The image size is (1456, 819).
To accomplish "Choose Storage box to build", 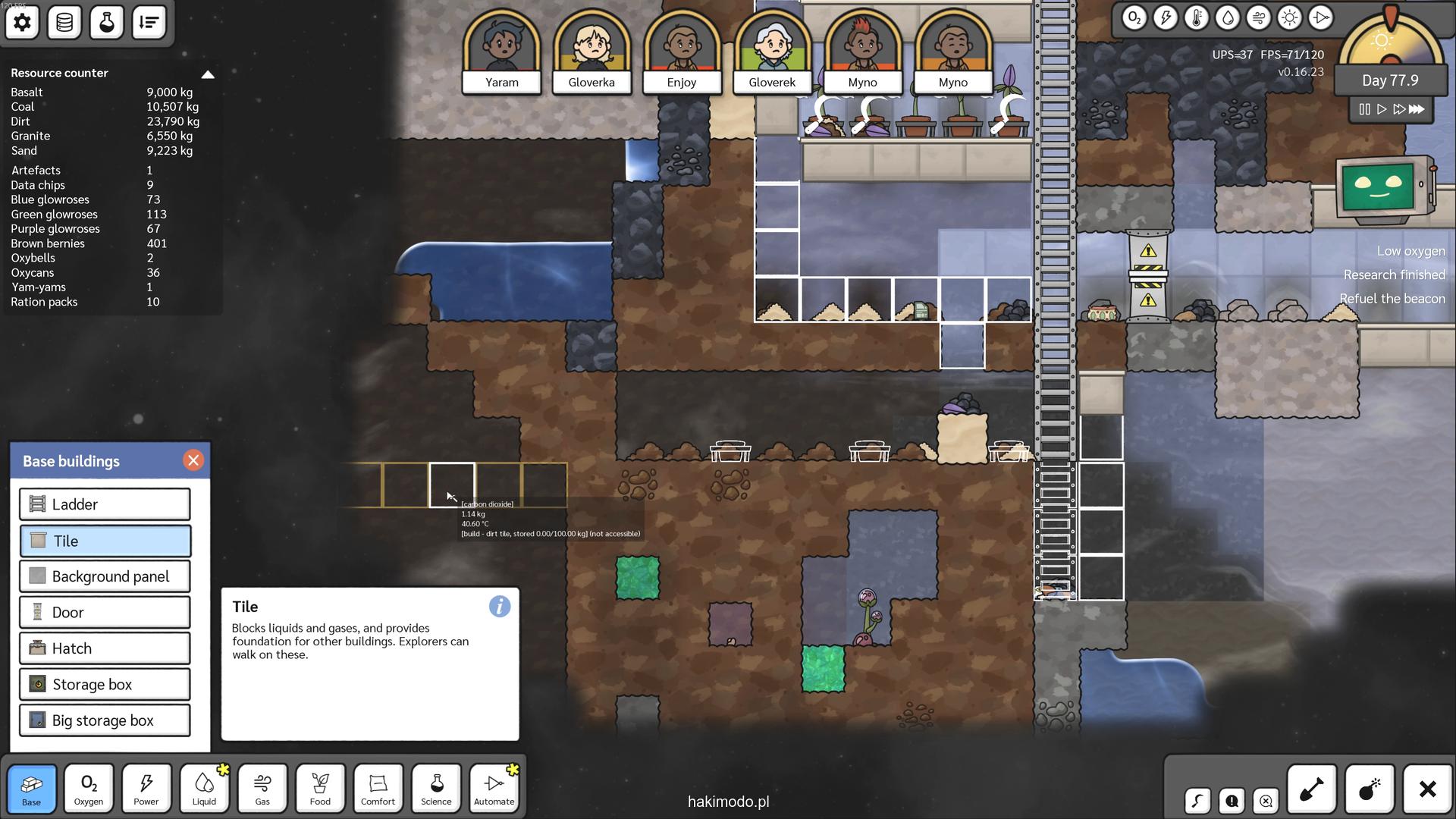I will [x=105, y=685].
